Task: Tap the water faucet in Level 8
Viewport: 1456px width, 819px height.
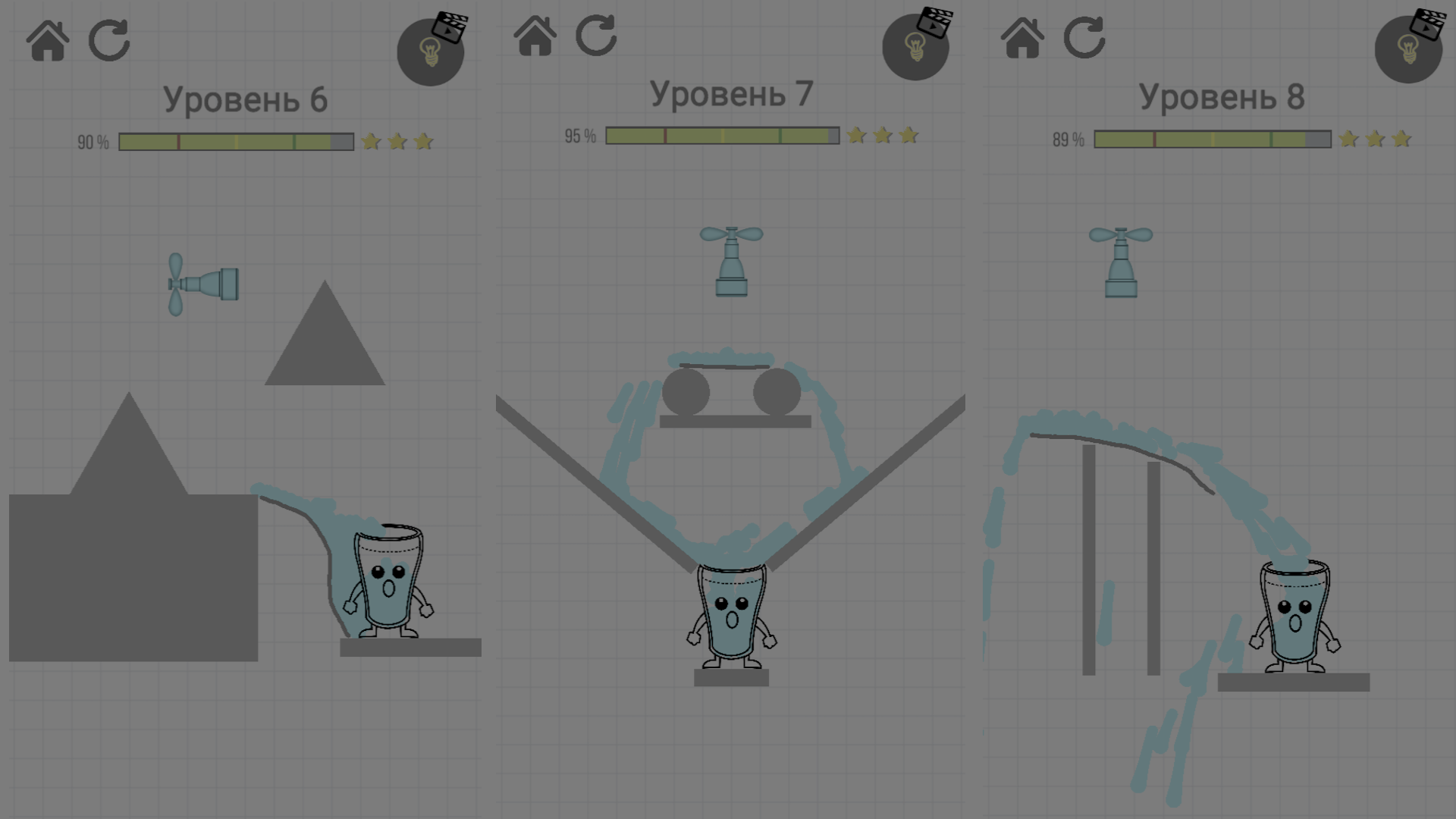Action: [x=1122, y=262]
